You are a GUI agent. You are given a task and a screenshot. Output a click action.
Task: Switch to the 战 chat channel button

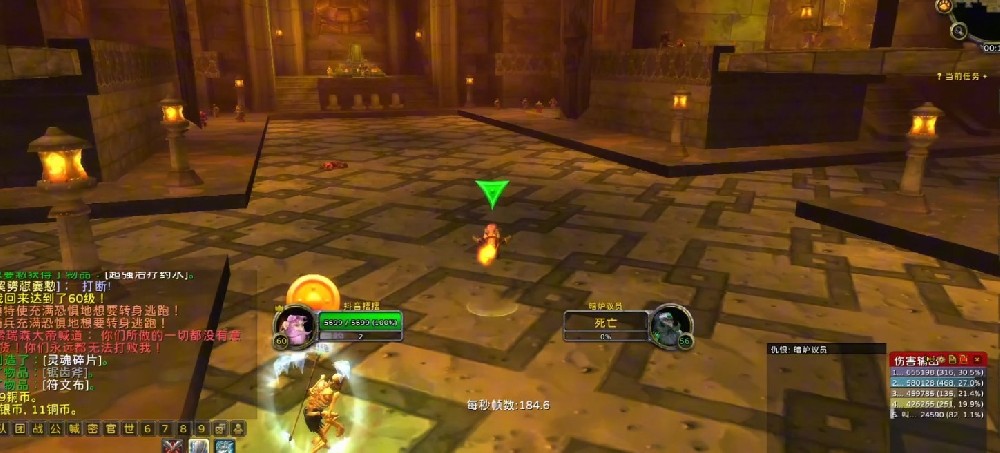(37, 429)
